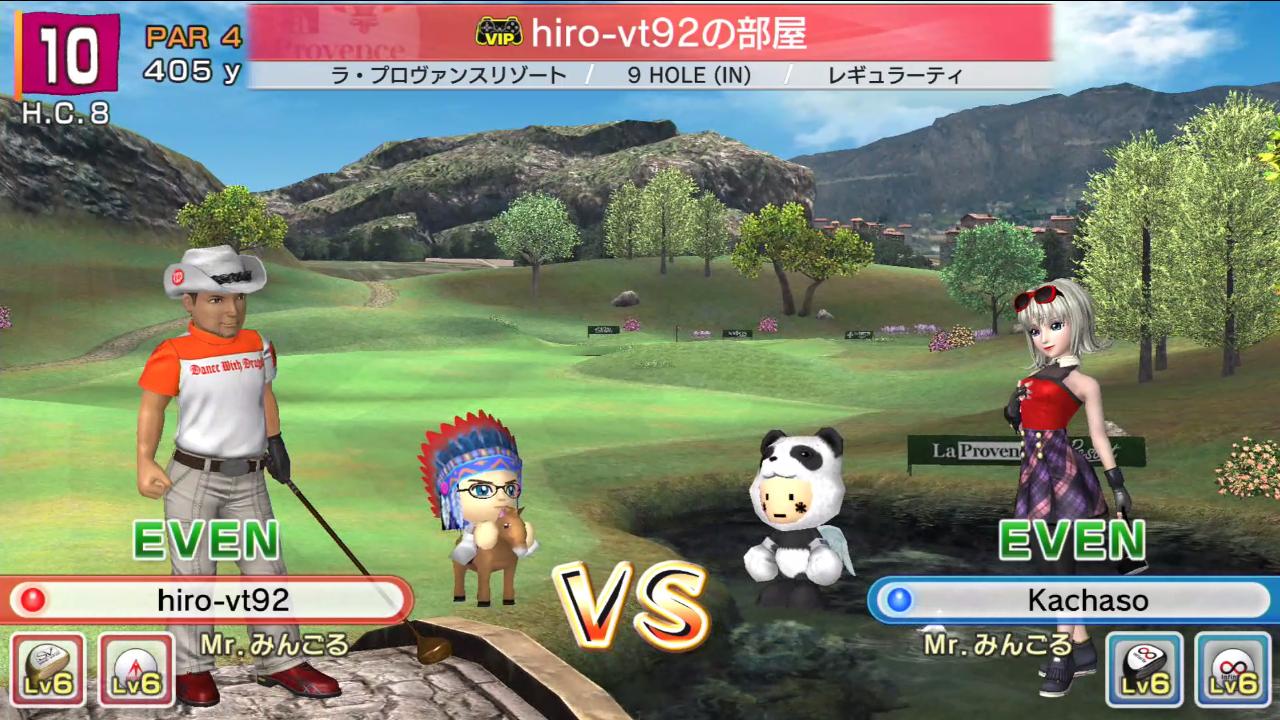The width and height of the screenshot is (1280, 720).
Task: Click the Kachaso player name plate
Action: [1072, 600]
